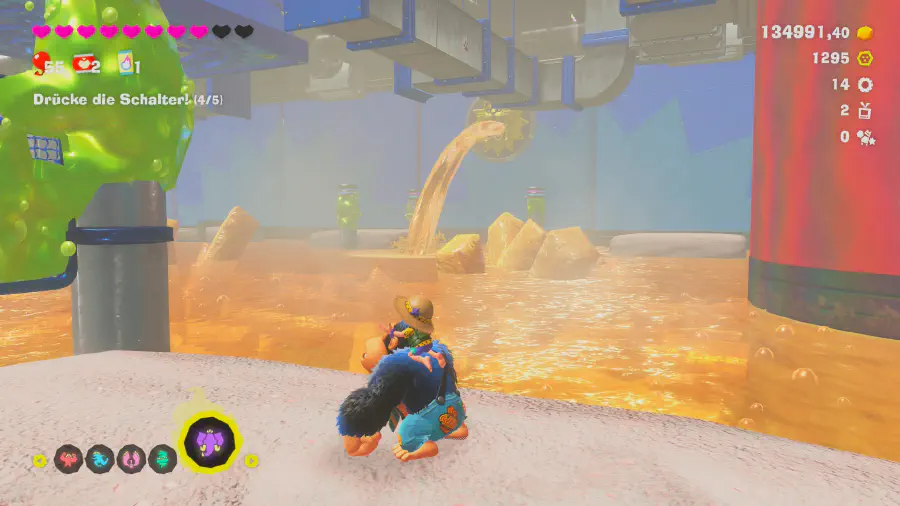
Task: Click the character-with-star counter icon
Action: pyautogui.click(x=865, y=137)
